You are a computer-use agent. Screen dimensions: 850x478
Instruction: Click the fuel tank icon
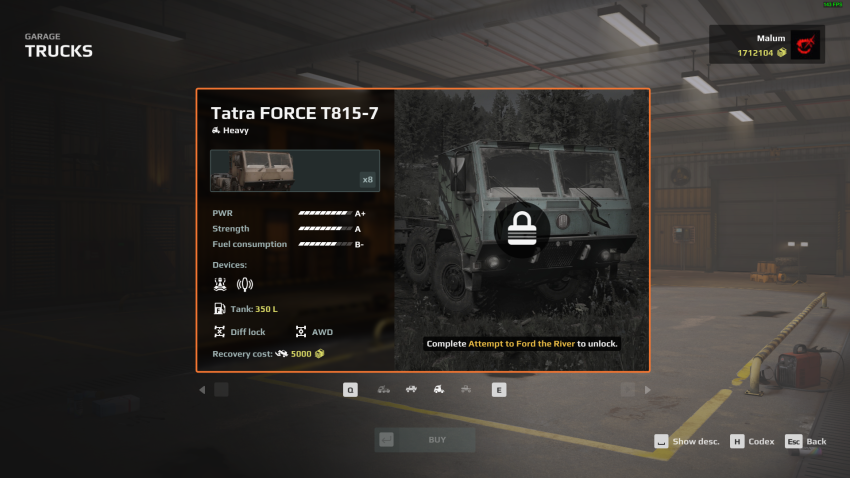pyautogui.click(x=220, y=309)
